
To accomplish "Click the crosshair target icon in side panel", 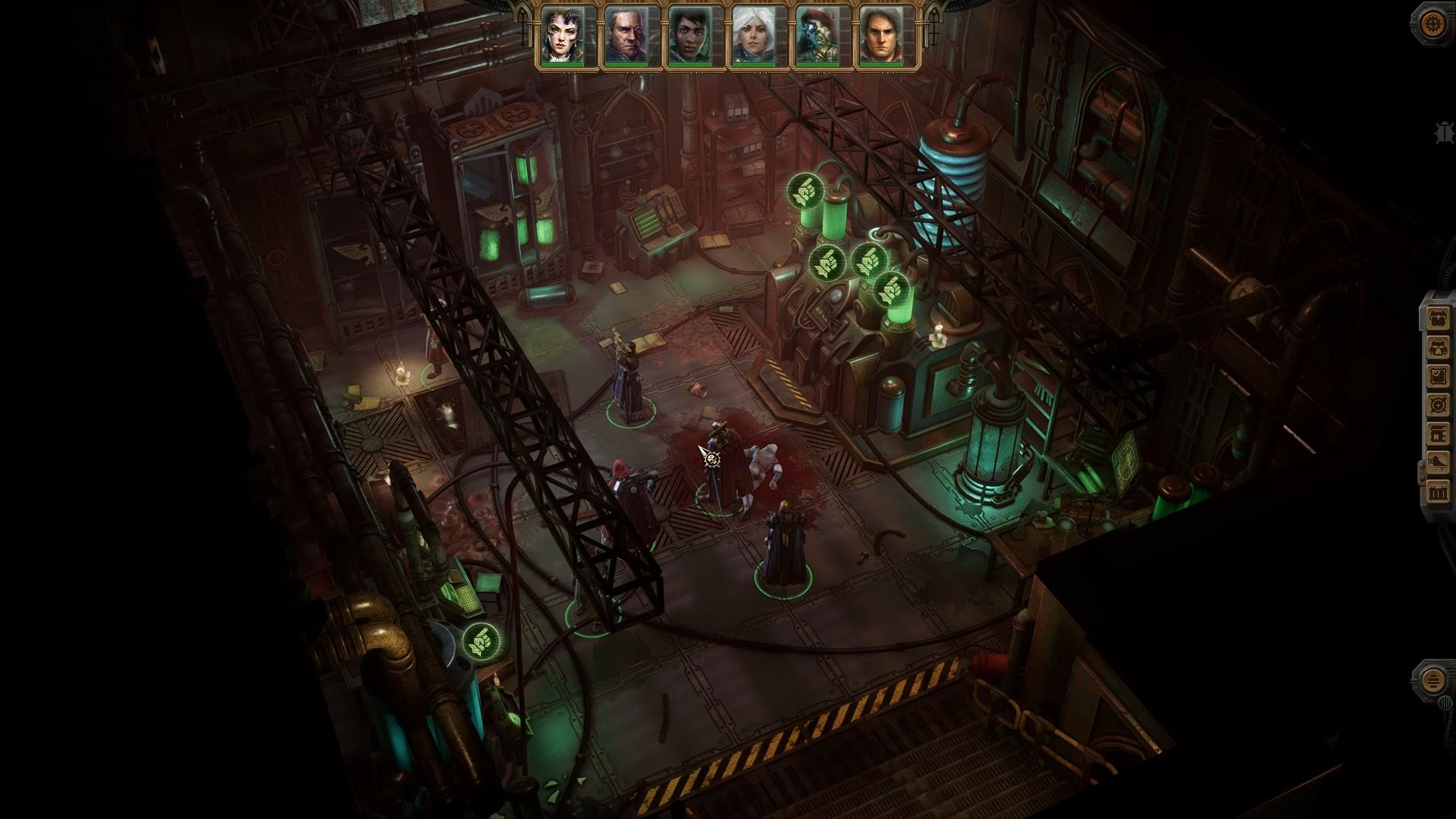I will 1439,406.
